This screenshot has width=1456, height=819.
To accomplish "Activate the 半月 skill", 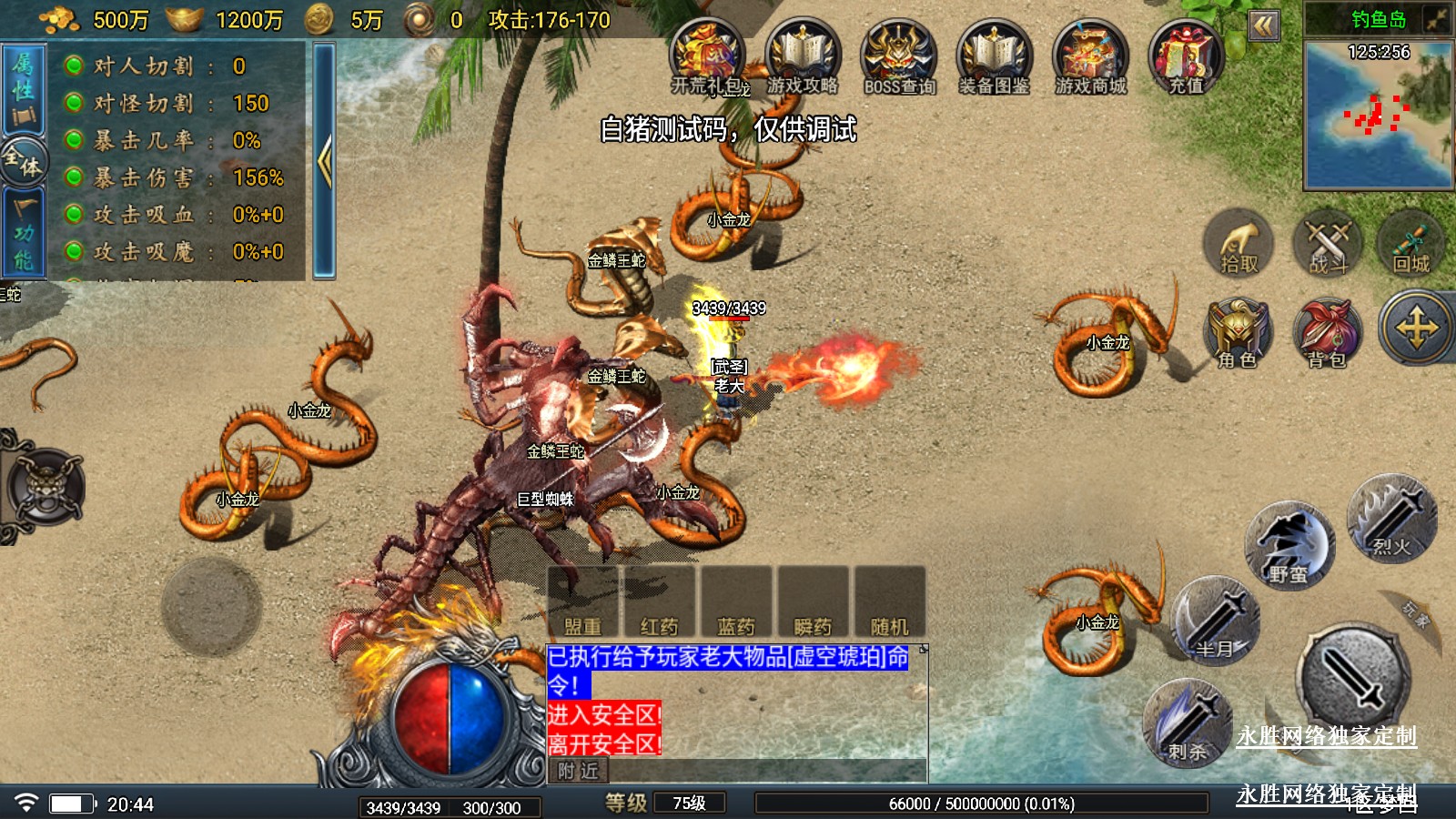I will (x=1216, y=621).
